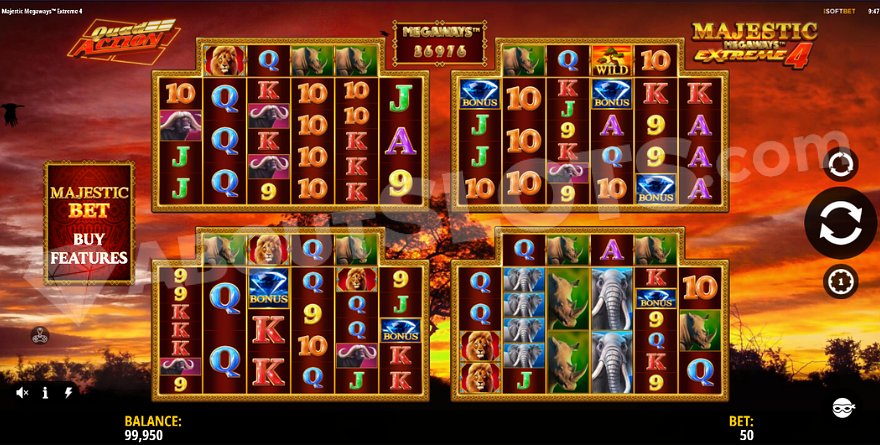The image size is (880, 445).
Task: Open the autoplay settings above the spin button
Action: tap(840, 163)
